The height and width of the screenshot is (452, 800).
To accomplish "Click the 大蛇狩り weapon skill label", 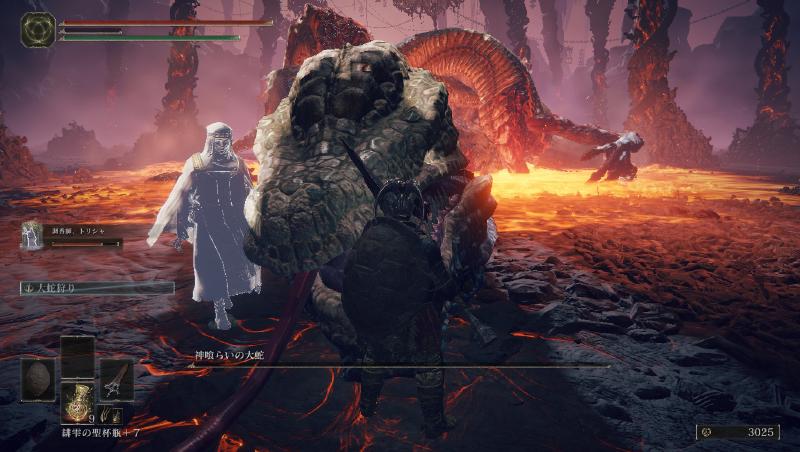I will 97,288.
